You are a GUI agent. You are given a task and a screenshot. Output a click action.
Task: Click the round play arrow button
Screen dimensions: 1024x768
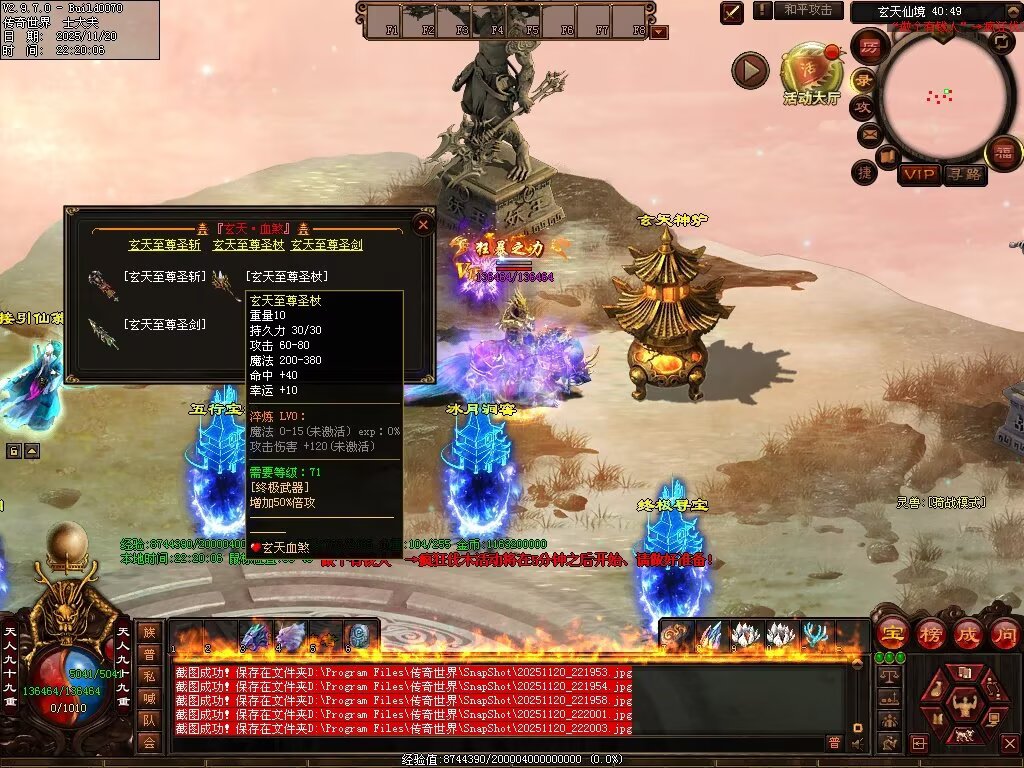click(750, 70)
